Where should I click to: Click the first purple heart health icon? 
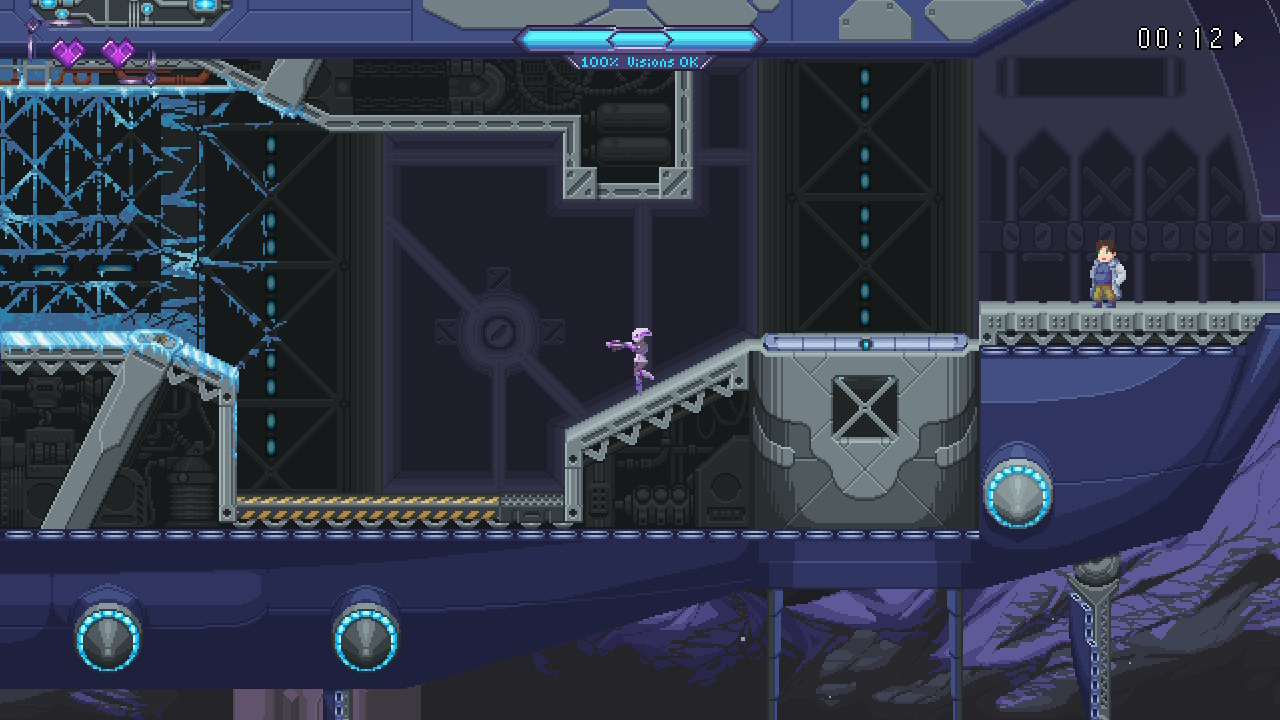point(68,52)
